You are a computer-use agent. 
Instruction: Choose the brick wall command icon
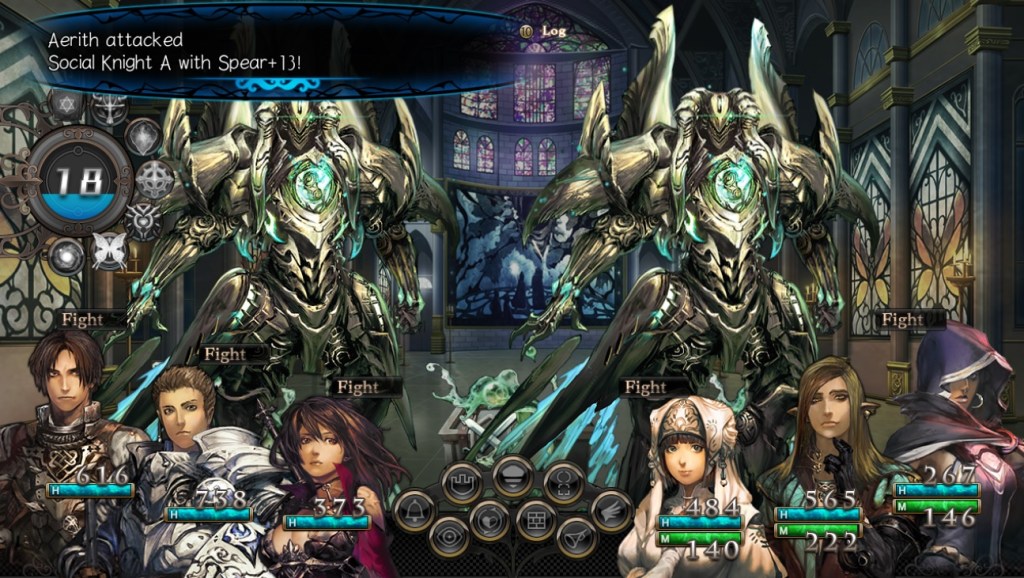tap(535, 519)
